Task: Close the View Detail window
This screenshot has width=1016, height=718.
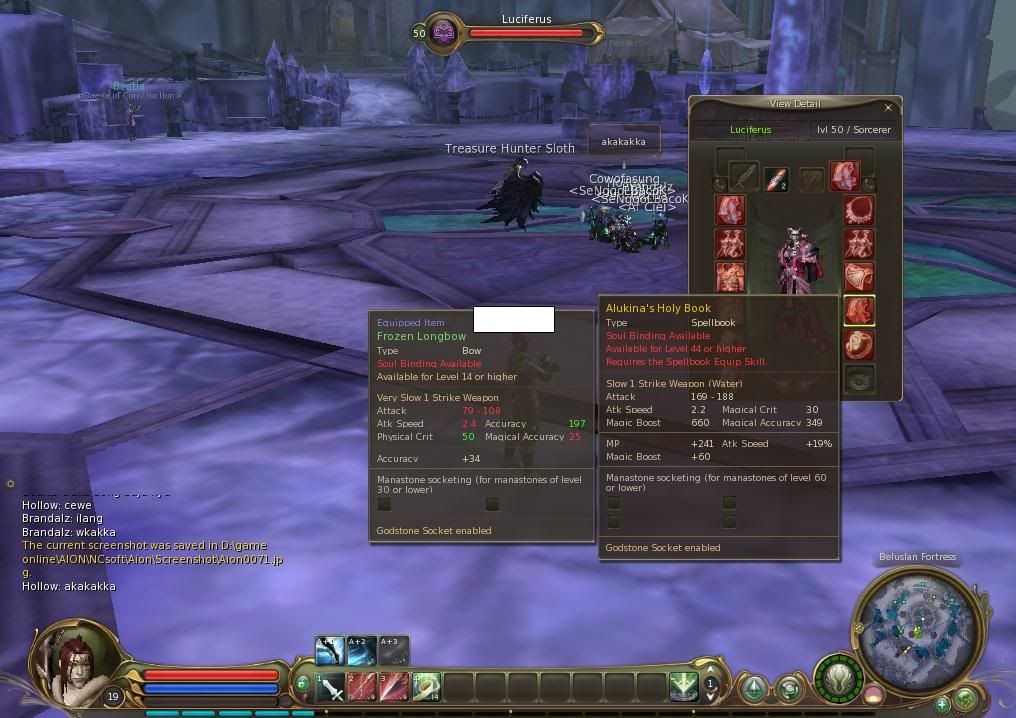Action: [x=888, y=107]
